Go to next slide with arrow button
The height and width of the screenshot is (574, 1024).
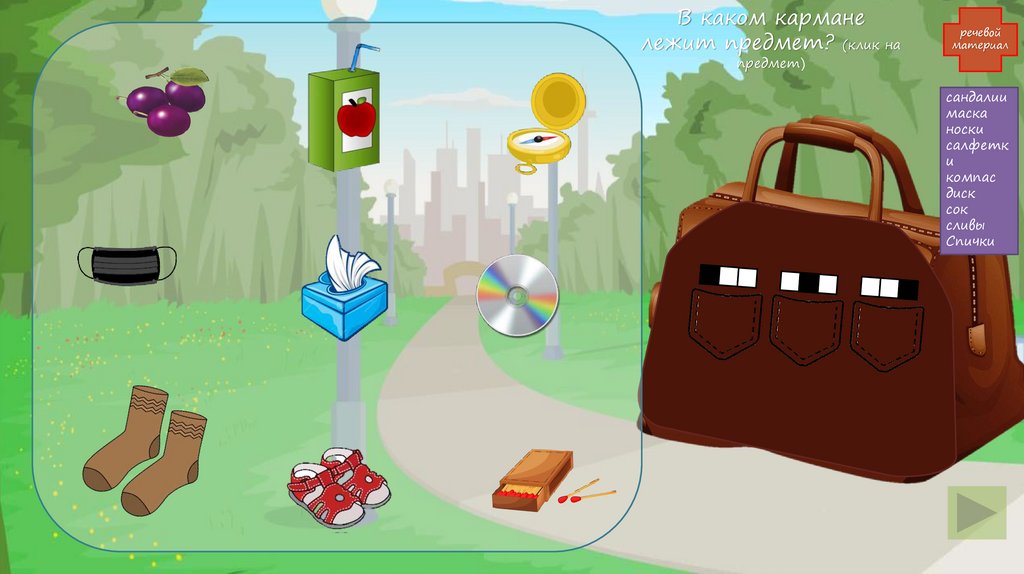click(976, 512)
